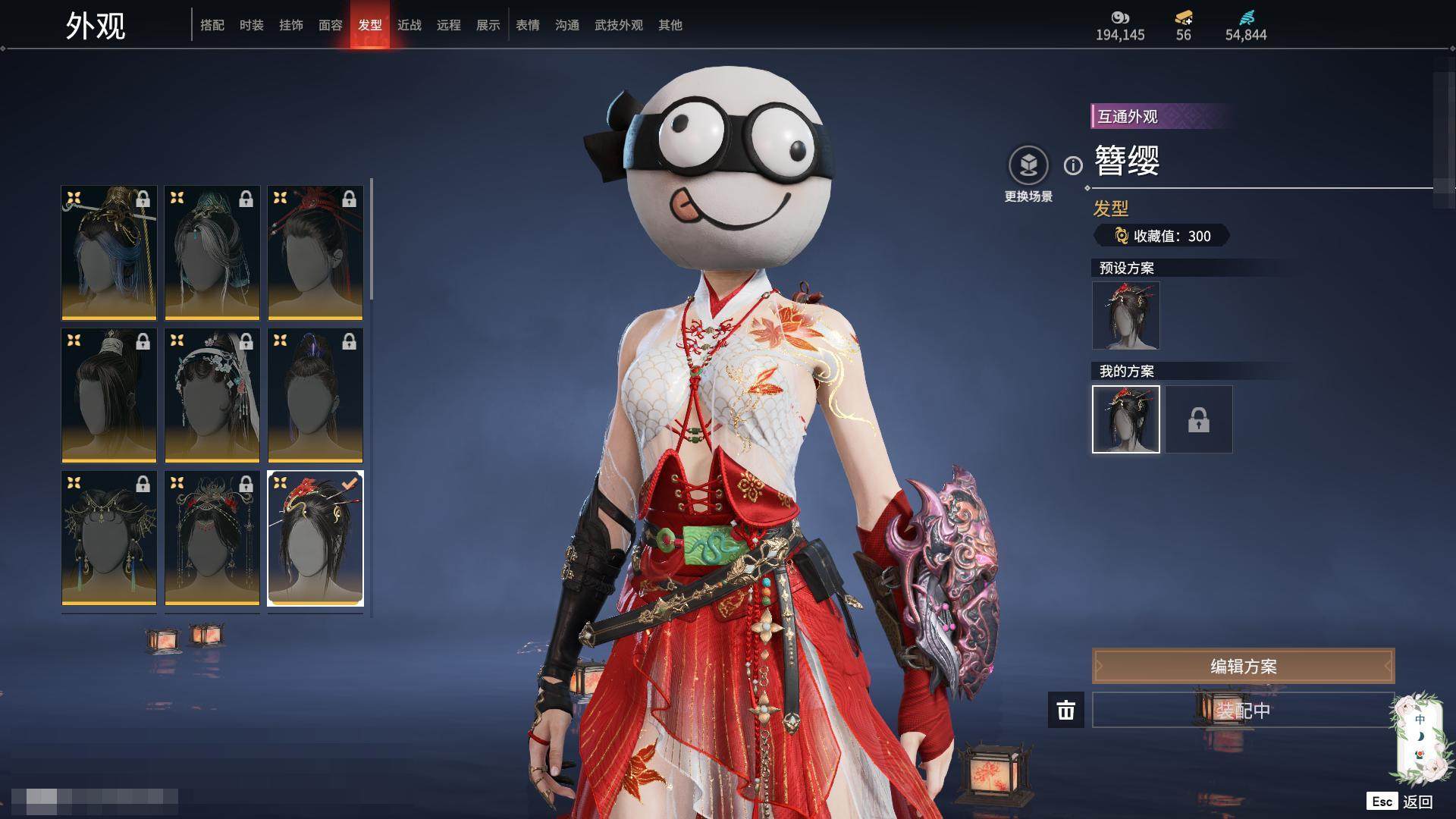This screenshot has height=819, width=1456.
Task: Open the 时装 tab
Action: click(x=252, y=25)
